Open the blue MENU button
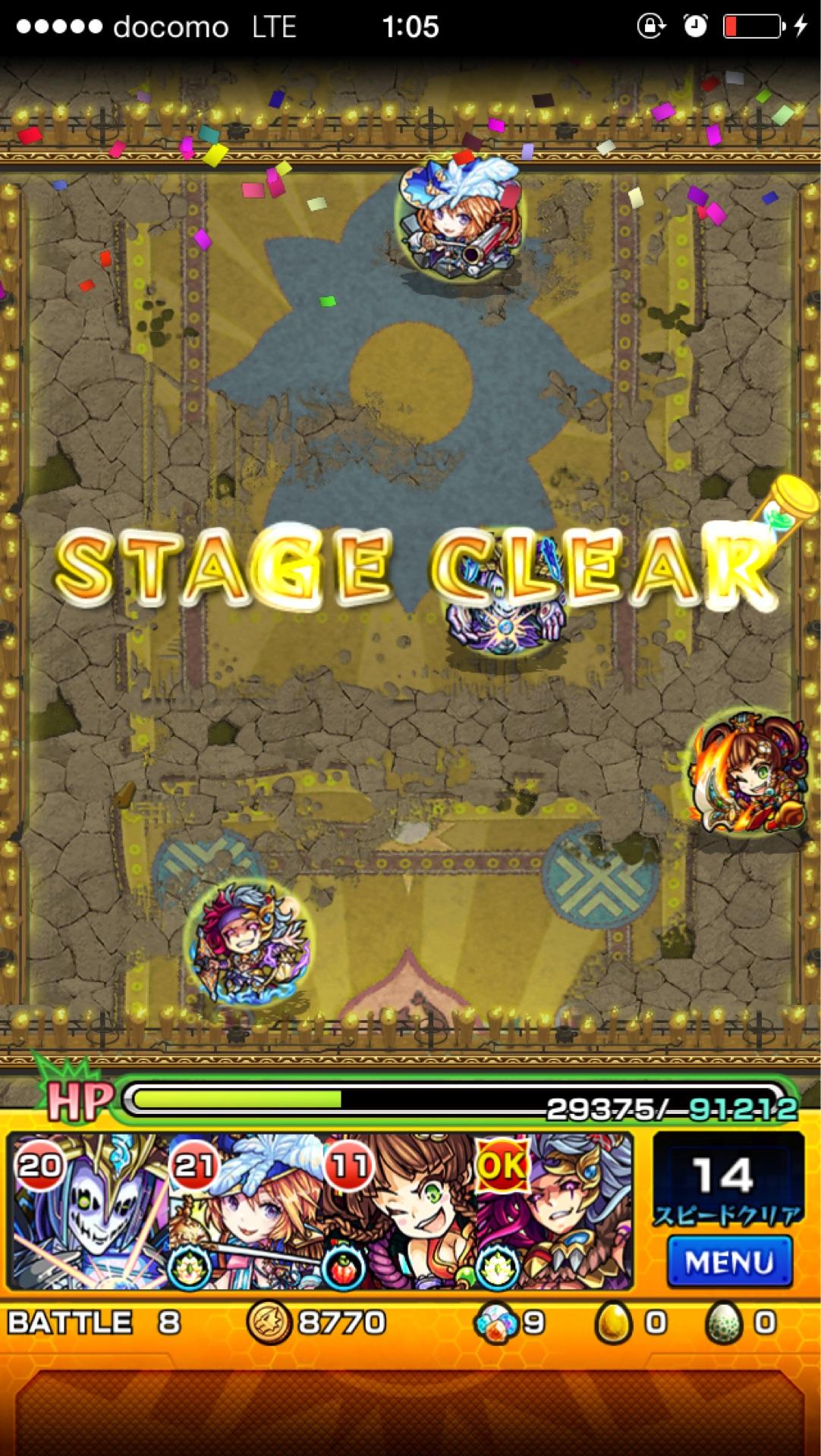 729,1262
